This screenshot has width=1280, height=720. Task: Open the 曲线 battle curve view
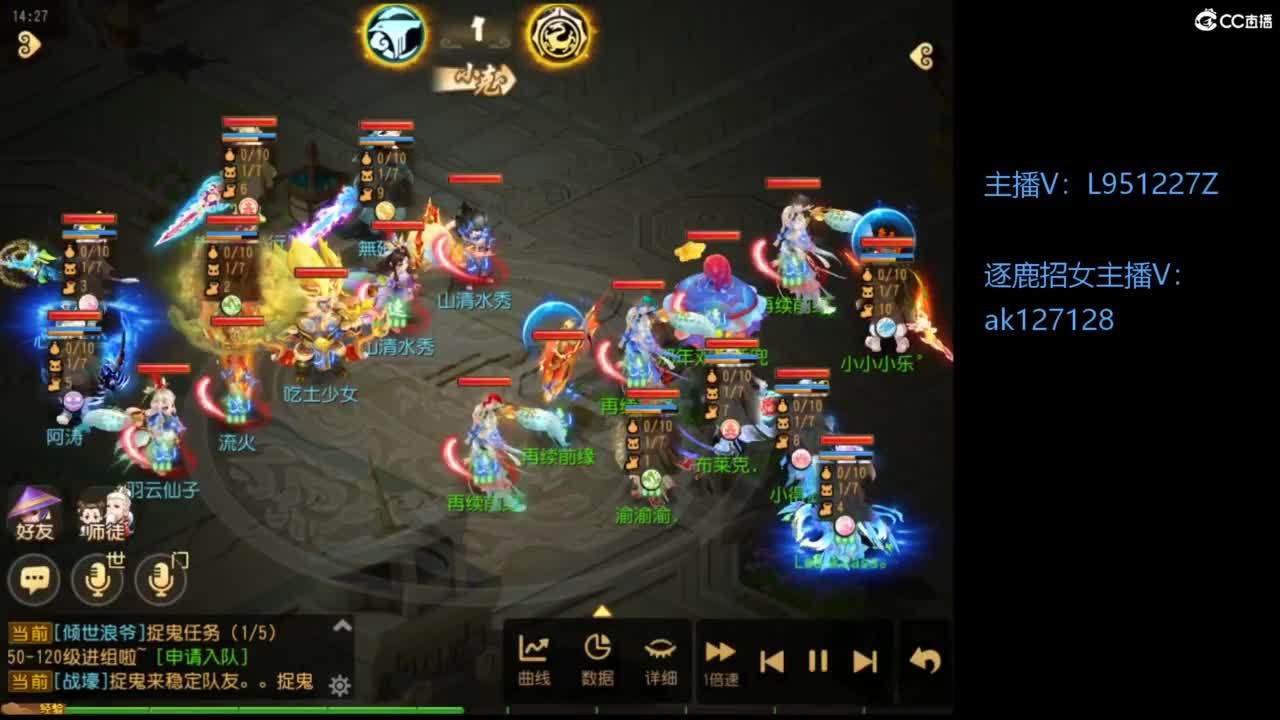coord(536,655)
